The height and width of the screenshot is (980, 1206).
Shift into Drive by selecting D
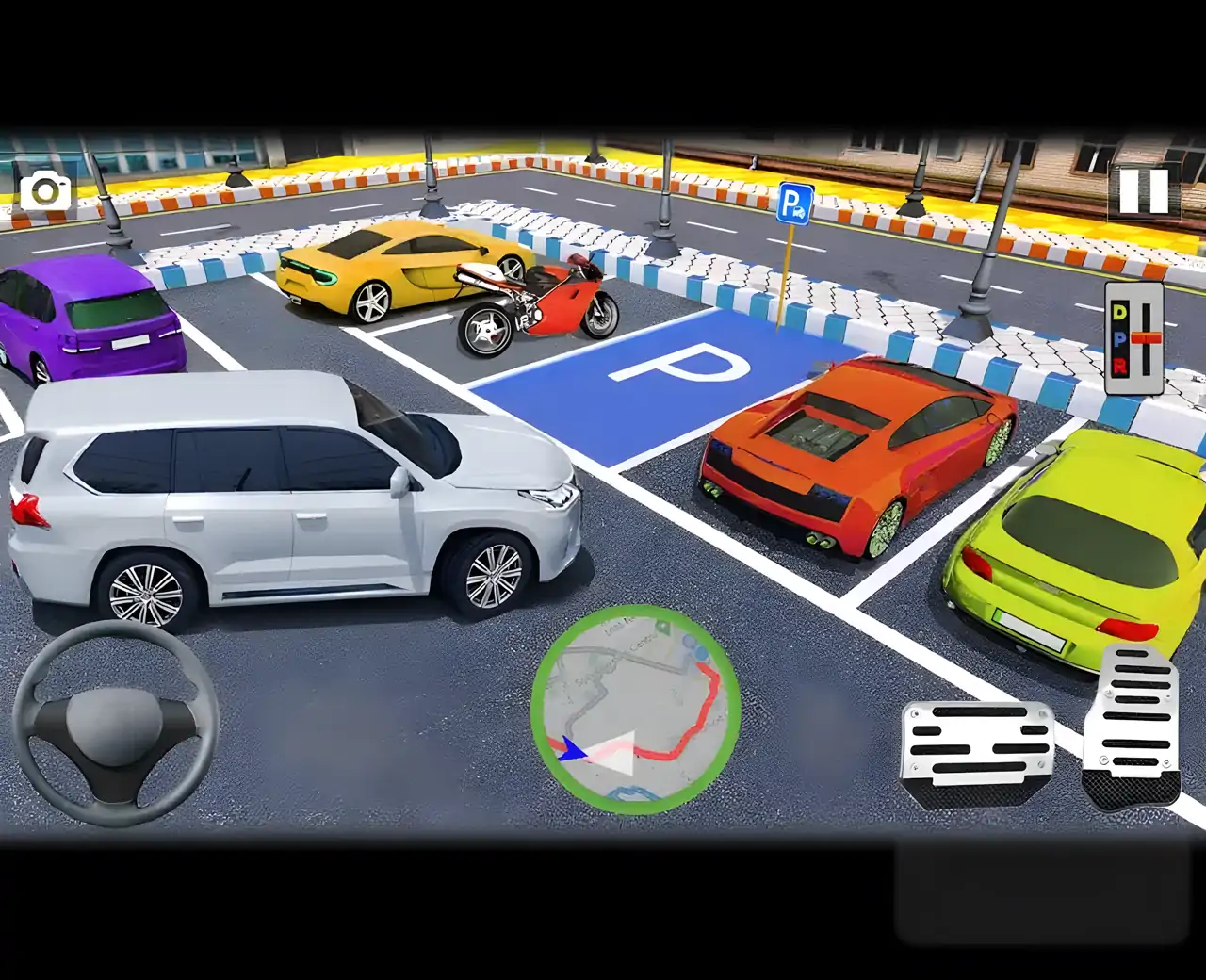[x=1118, y=311]
